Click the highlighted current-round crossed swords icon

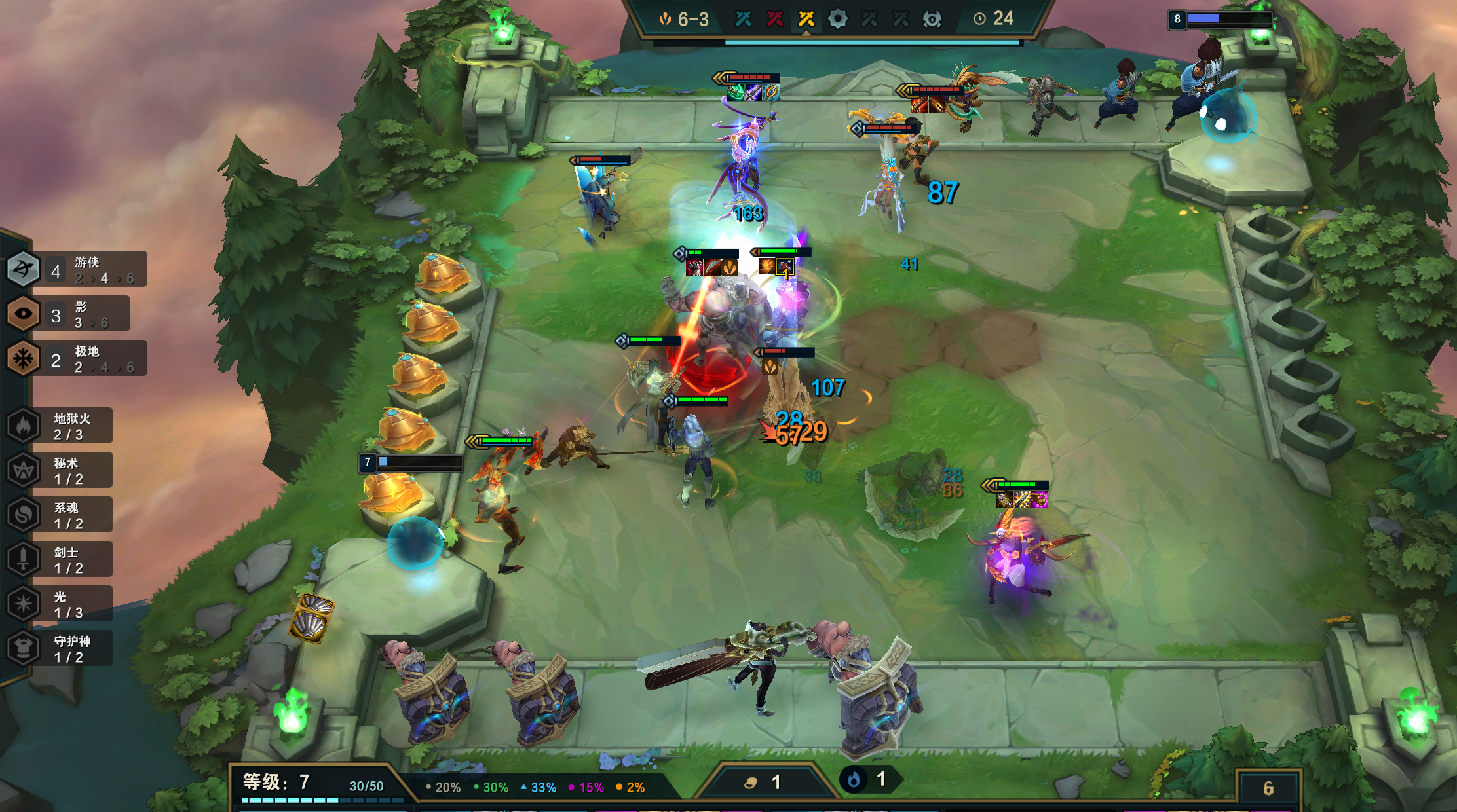pyautogui.click(x=806, y=19)
